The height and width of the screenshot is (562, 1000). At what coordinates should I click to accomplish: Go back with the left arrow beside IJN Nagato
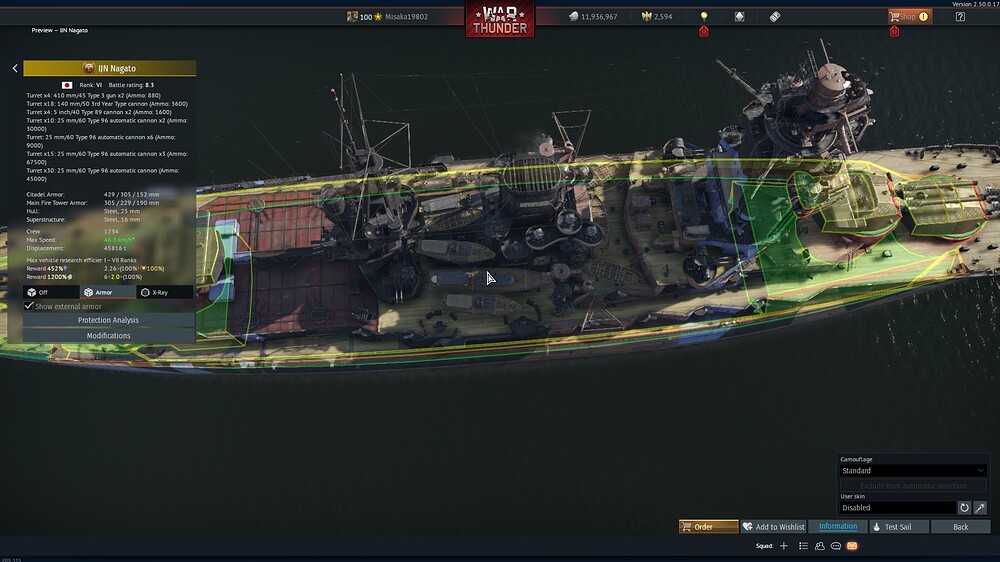[x=15, y=68]
